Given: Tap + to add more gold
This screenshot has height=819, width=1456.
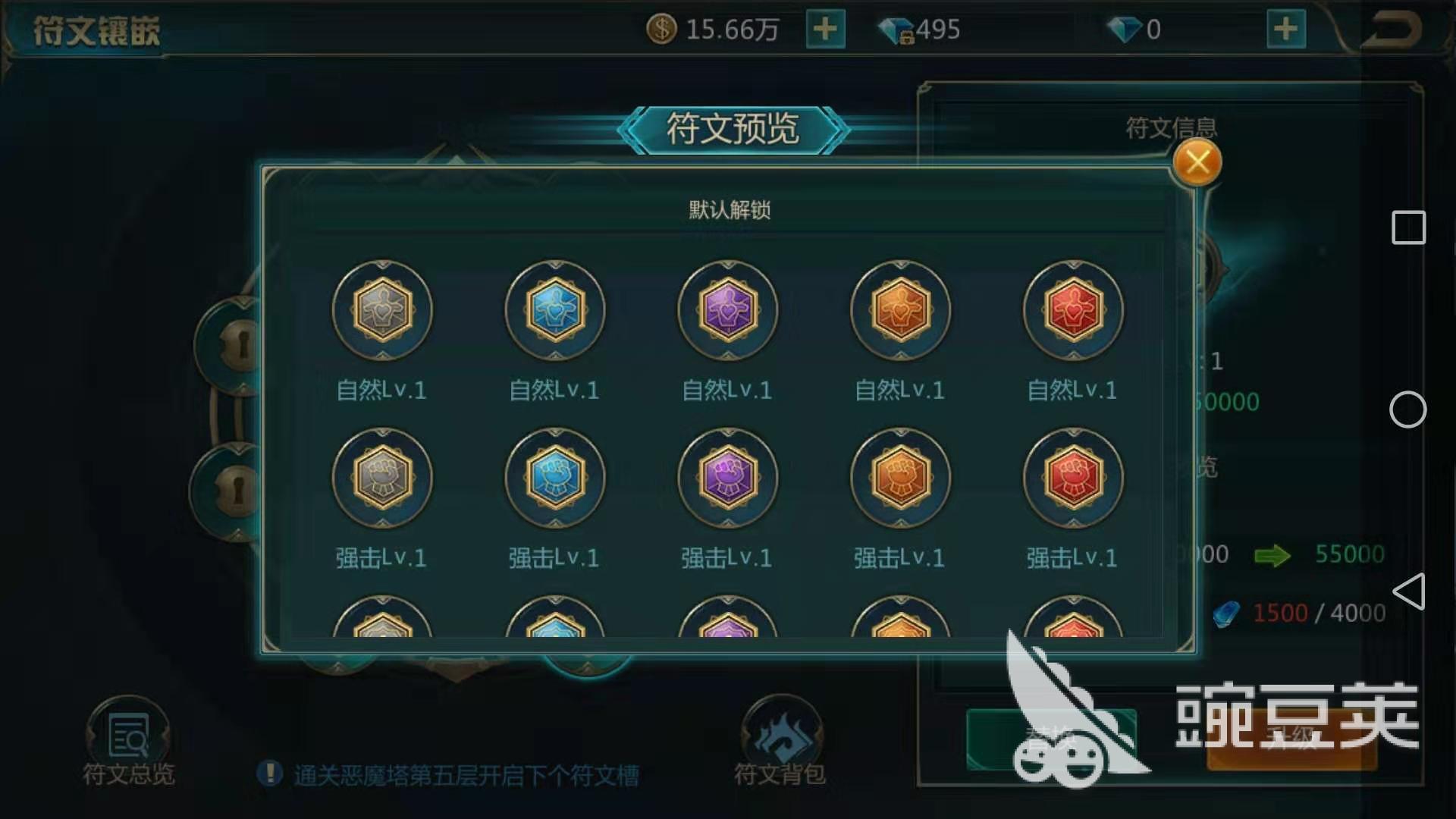Looking at the screenshot, I should [x=824, y=29].
